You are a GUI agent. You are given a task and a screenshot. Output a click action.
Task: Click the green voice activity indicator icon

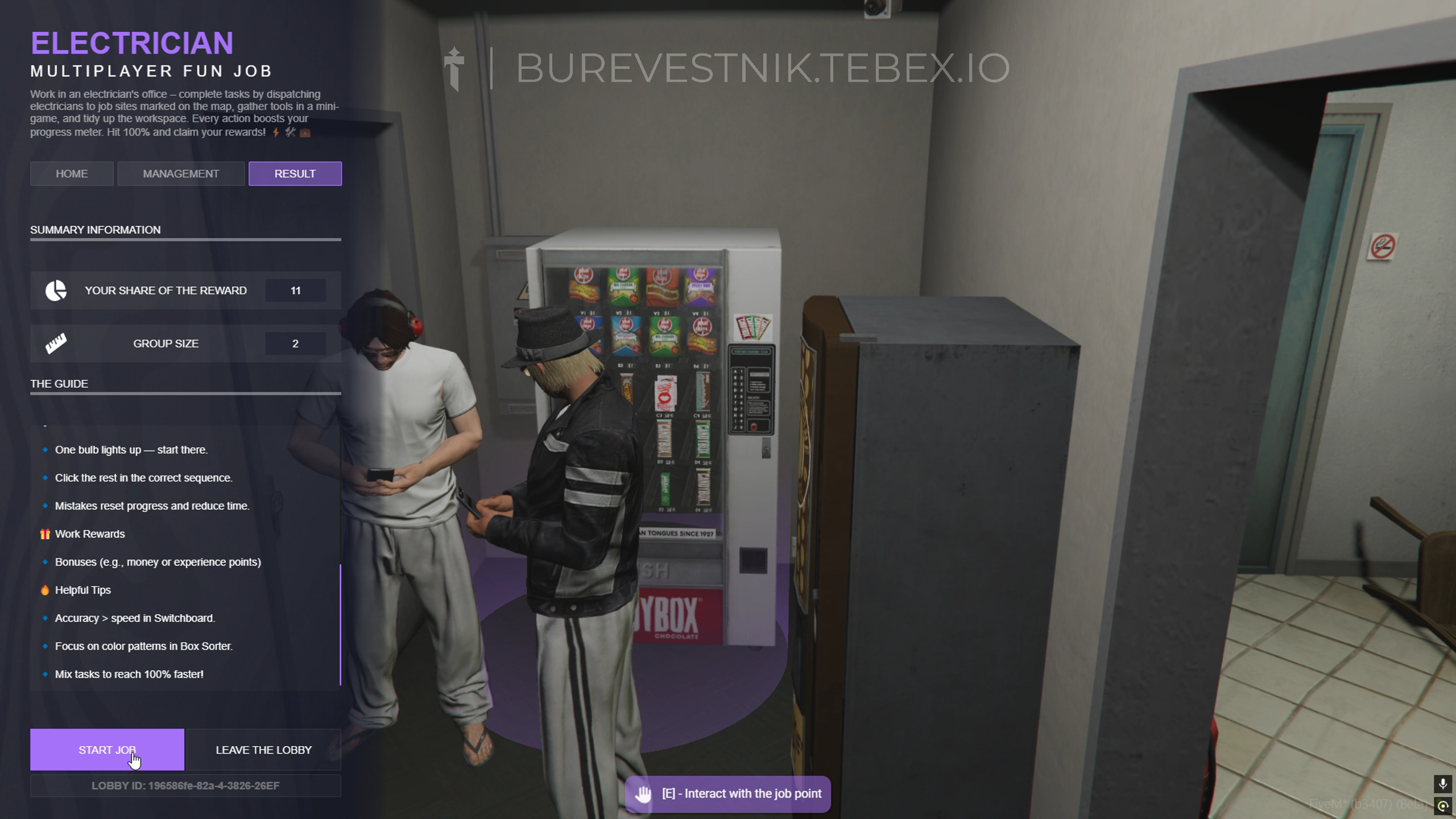tap(1443, 806)
